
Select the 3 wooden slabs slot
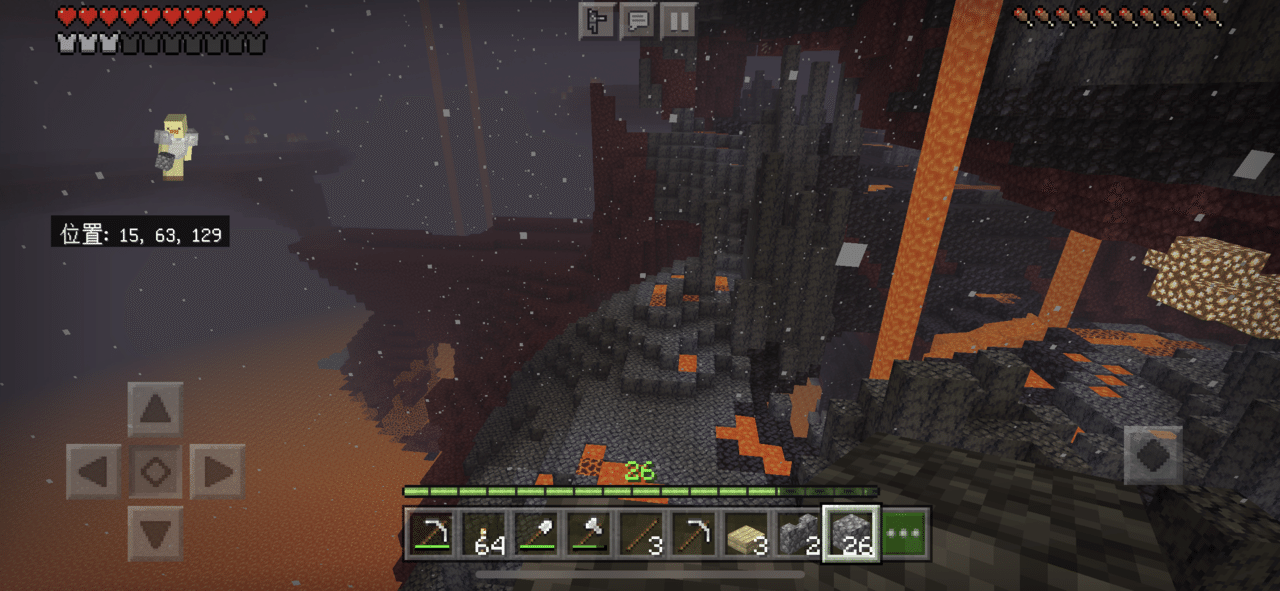(746, 534)
